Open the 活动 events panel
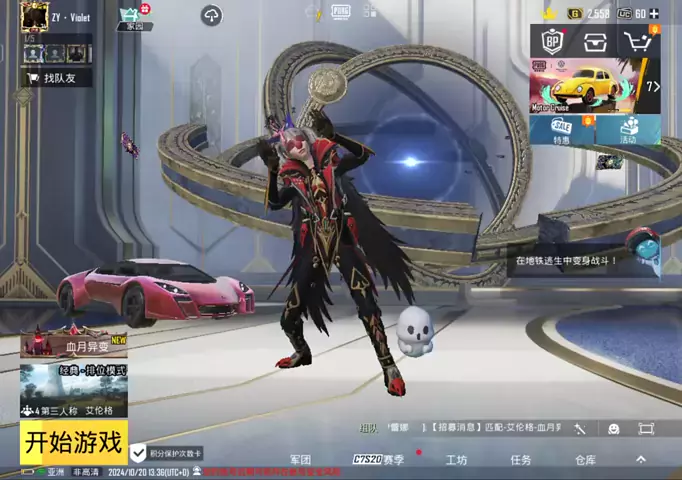 coord(628,131)
